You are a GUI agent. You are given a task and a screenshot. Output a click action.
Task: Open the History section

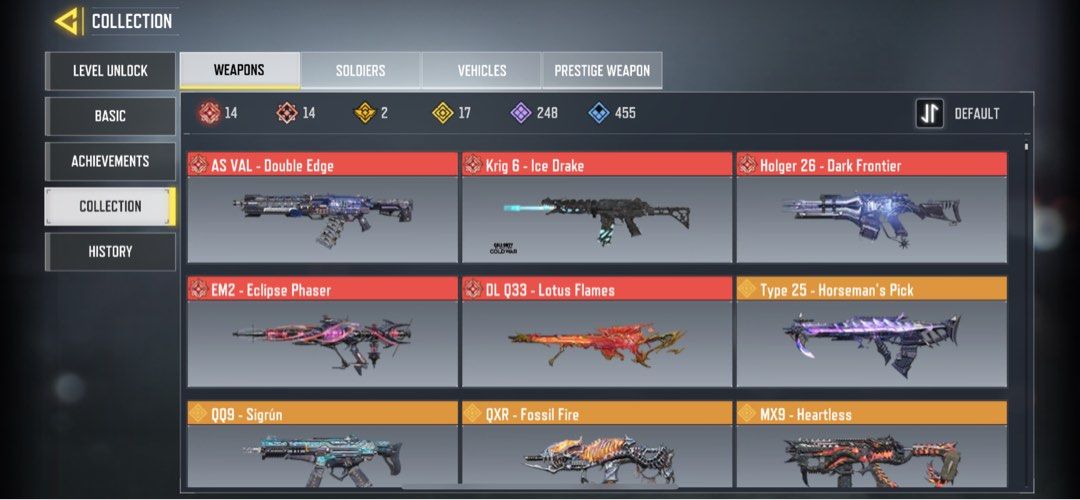(x=110, y=251)
